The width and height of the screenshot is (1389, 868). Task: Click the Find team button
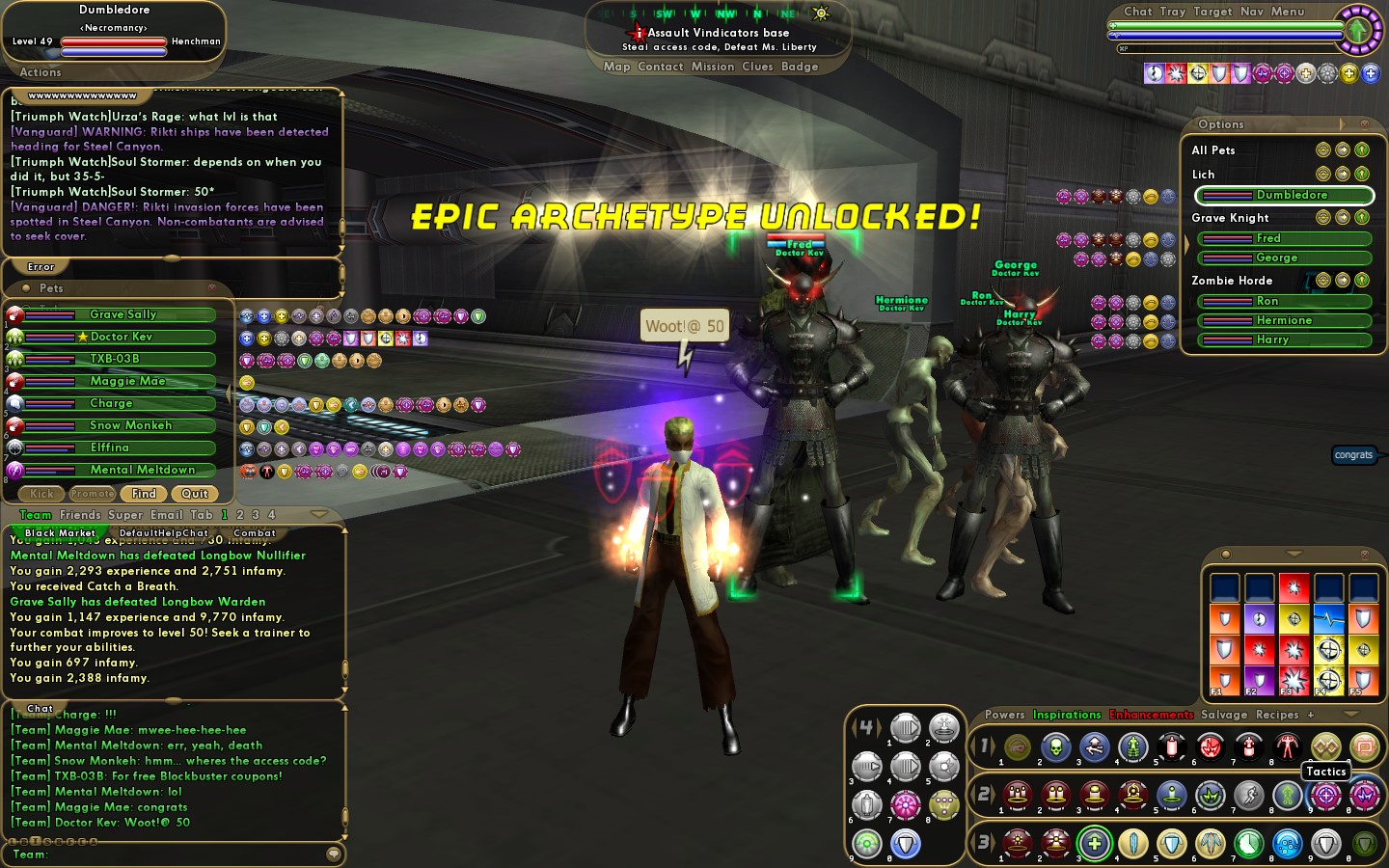(144, 494)
